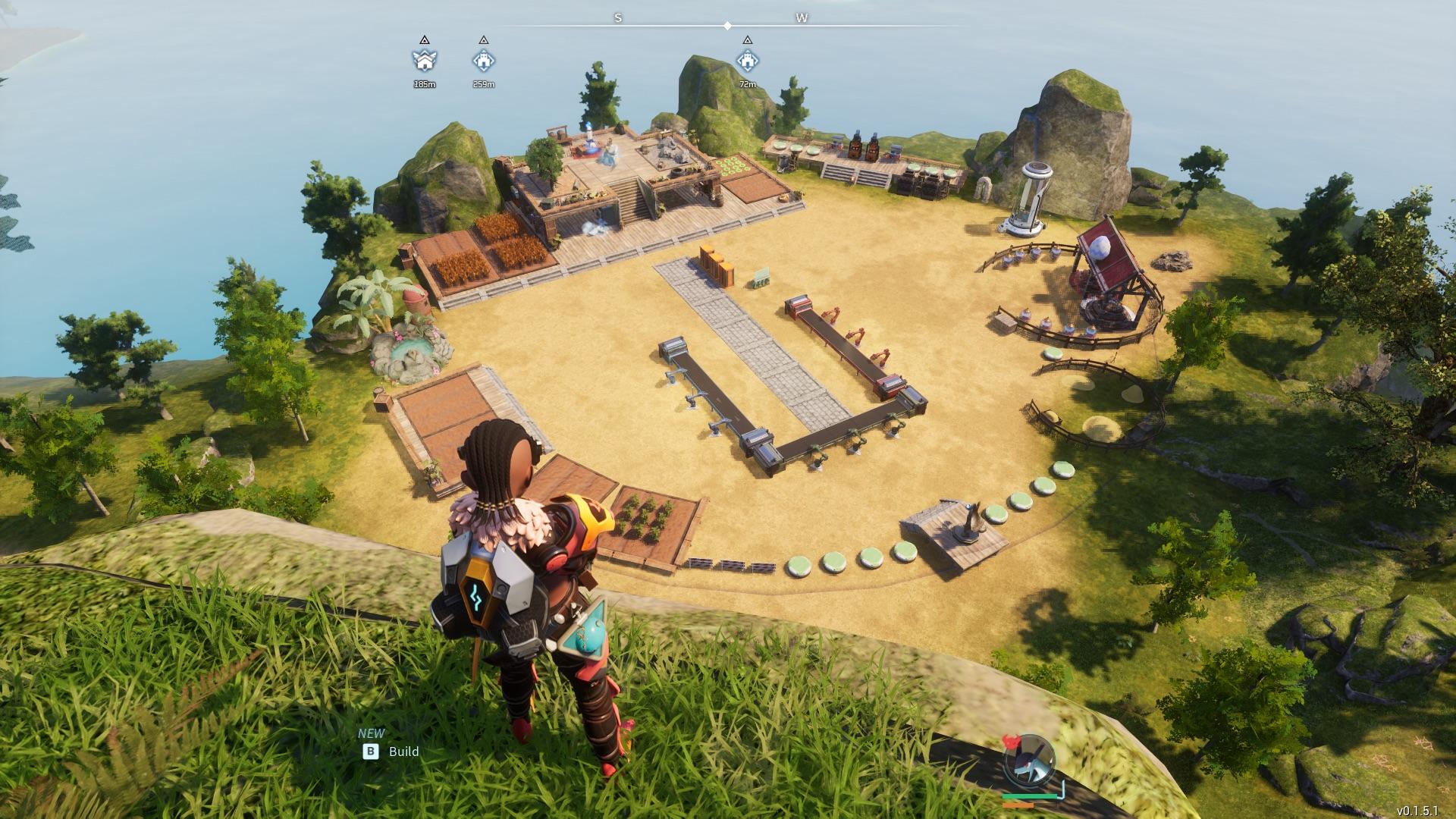Select the base marker at 259m
The width and height of the screenshot is (1456, 819).
point(484,61)
